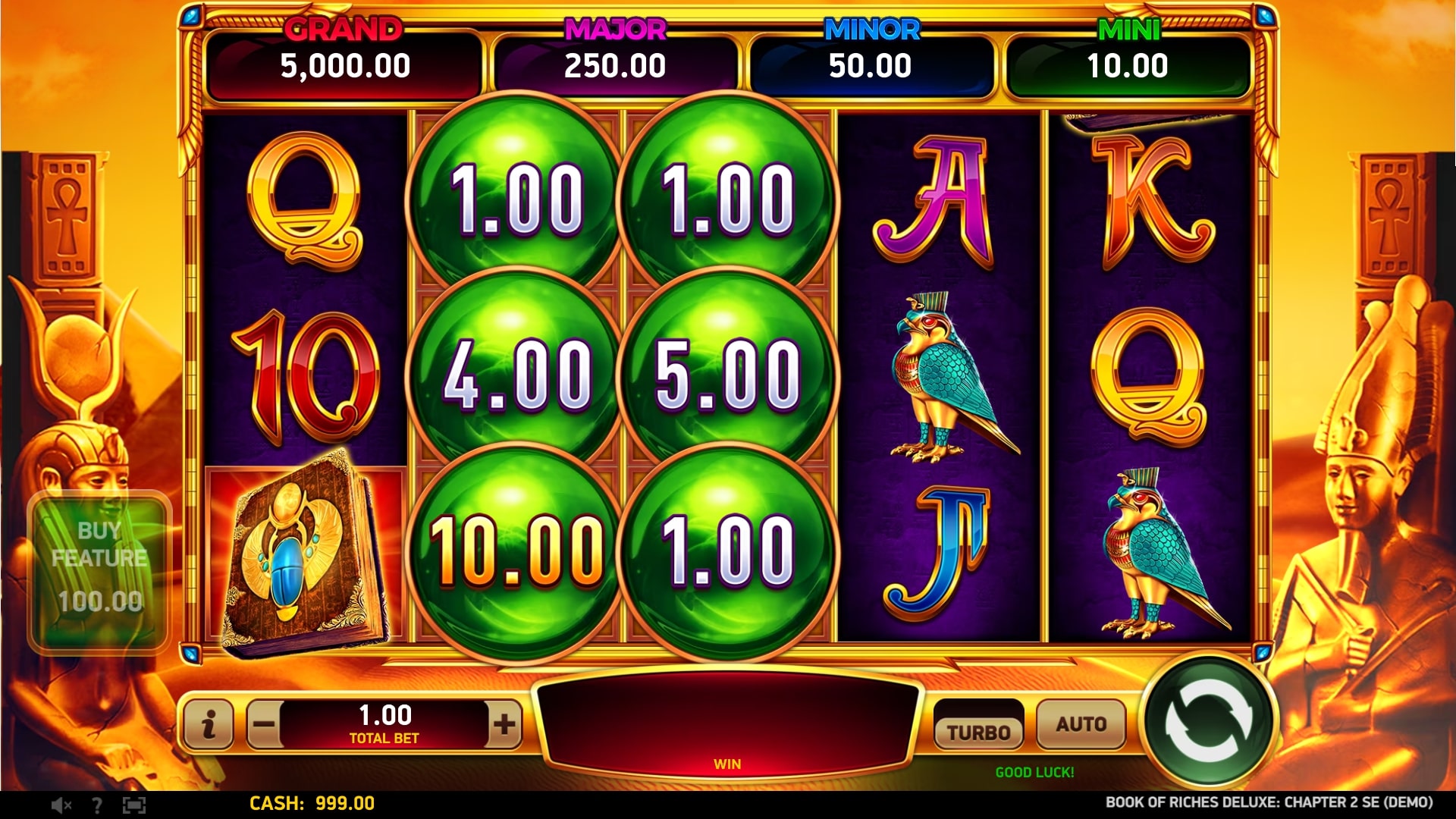Toggle the muted sound speaker icon

point(61,805)
